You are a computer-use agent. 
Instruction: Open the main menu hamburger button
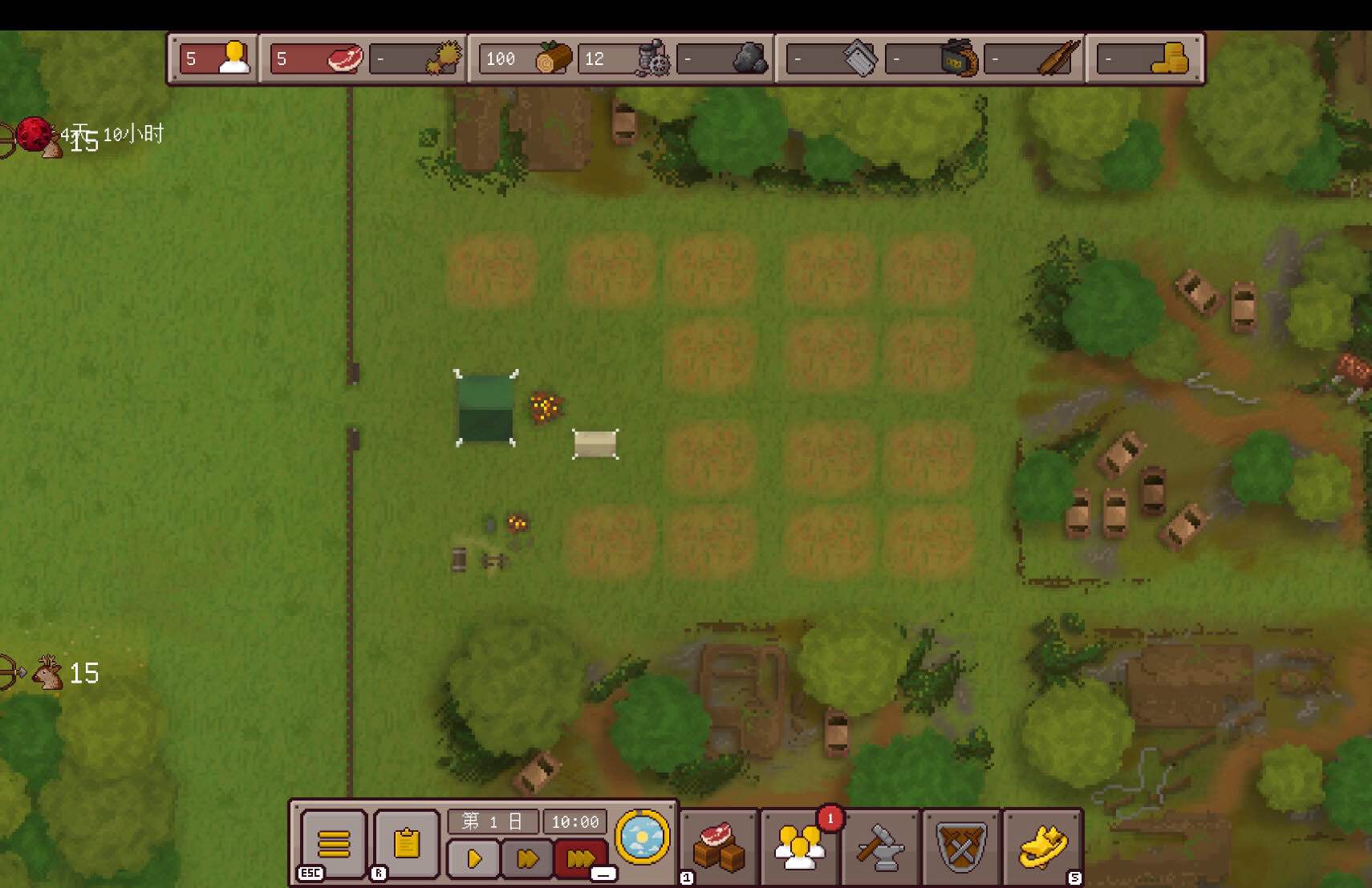tap(334, 842)
